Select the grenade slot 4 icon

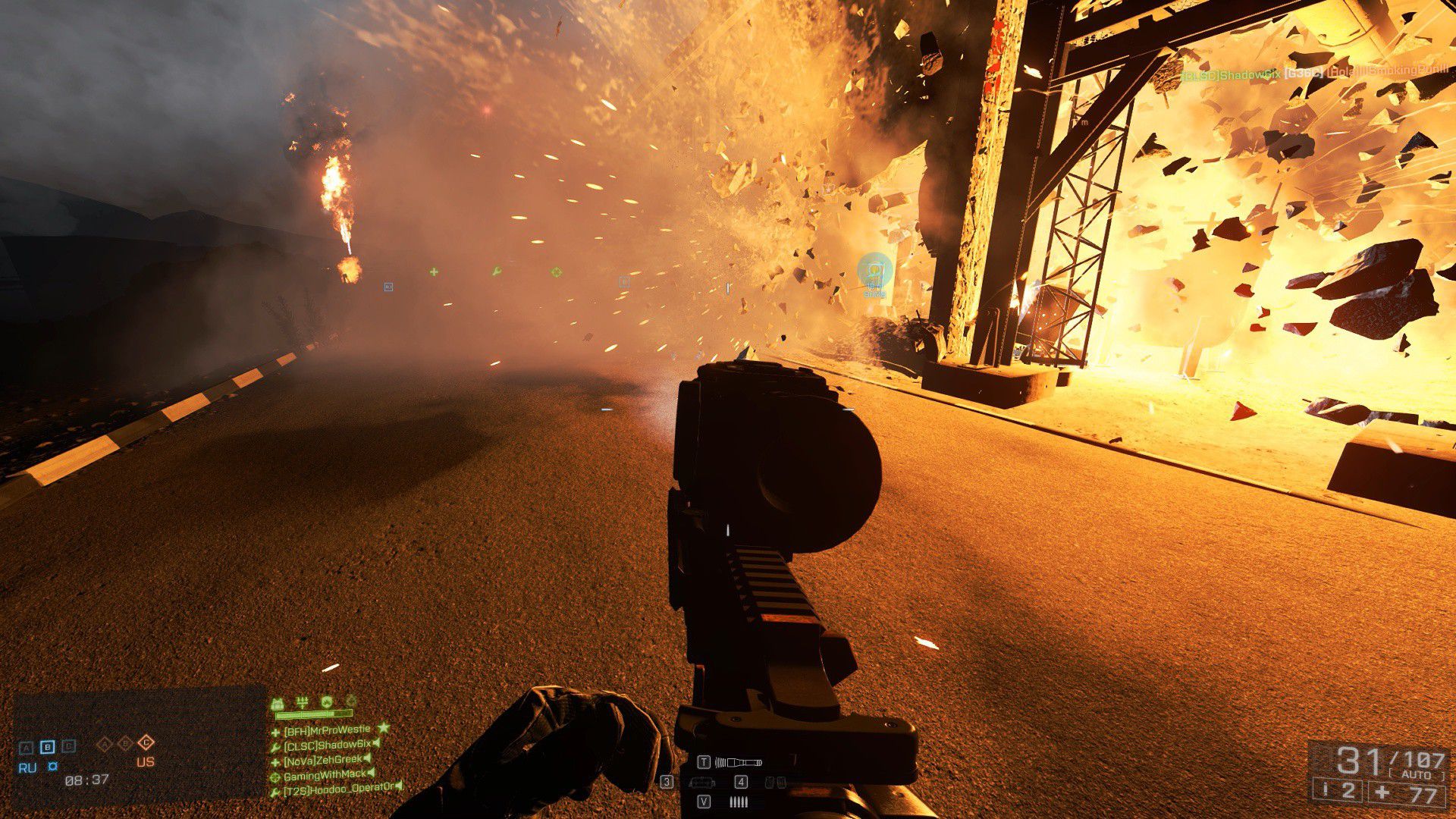(x=774, y=782)
